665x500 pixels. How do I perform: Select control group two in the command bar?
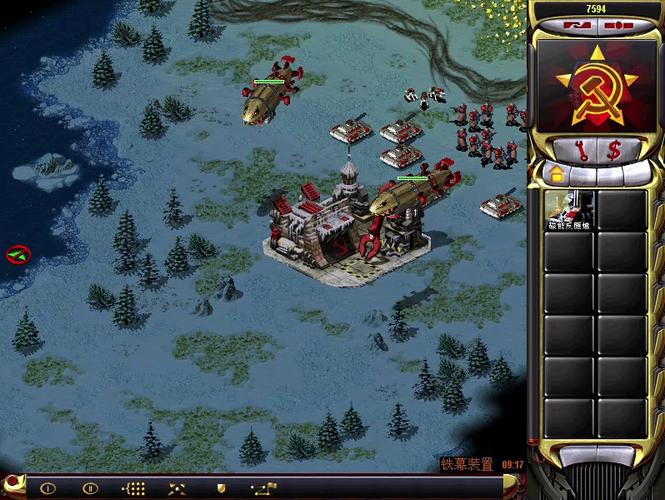91,488
